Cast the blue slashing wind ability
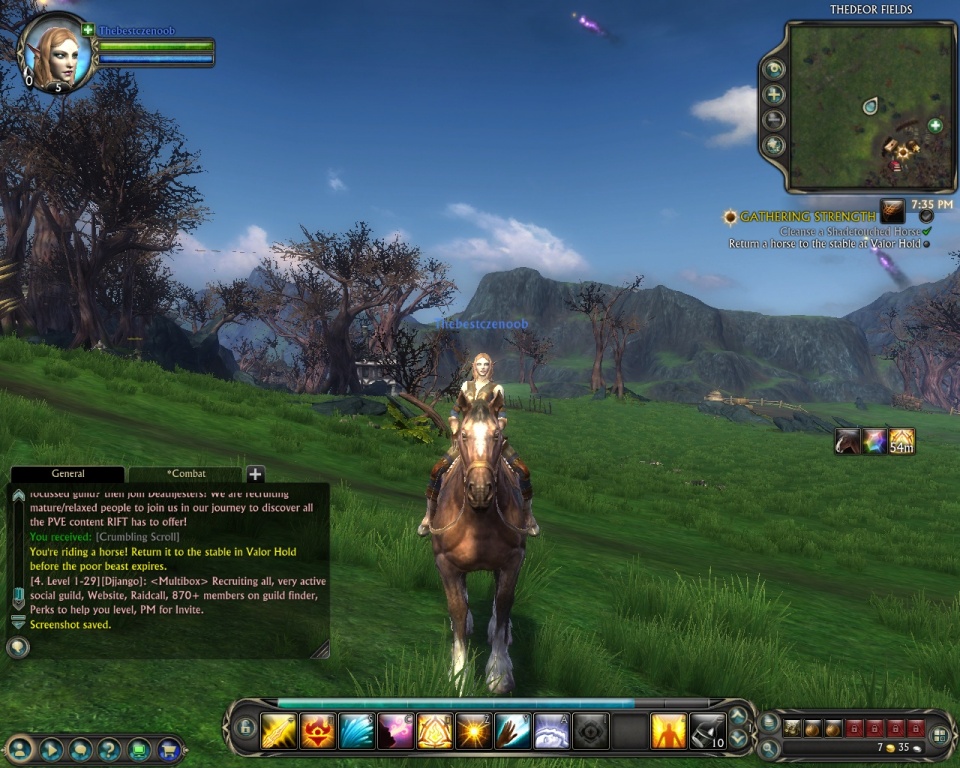 click(x=356, y=730)
